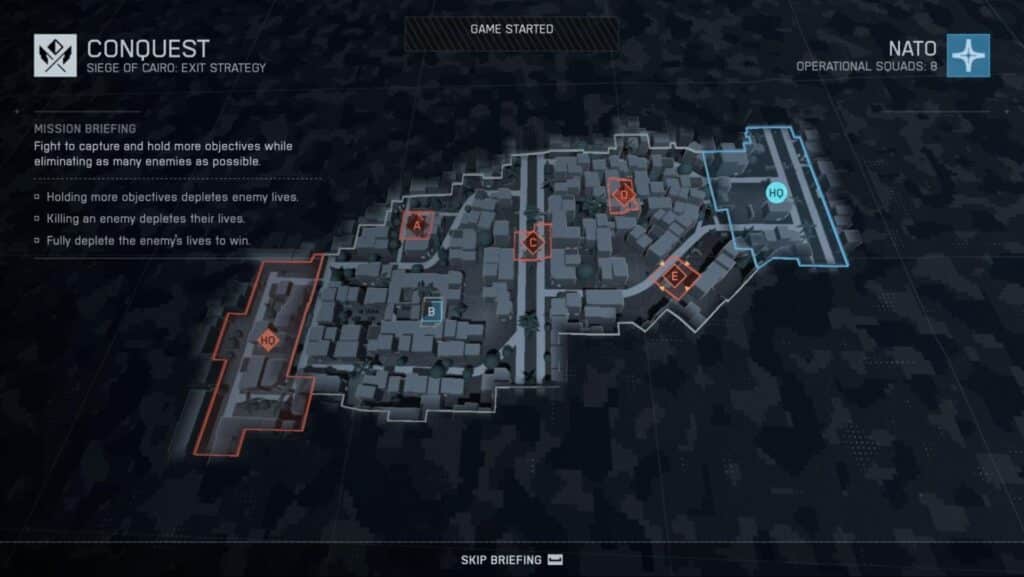Select the blue objective B marker
This screenshot has width=1024, height=577.
click(431, 312)
